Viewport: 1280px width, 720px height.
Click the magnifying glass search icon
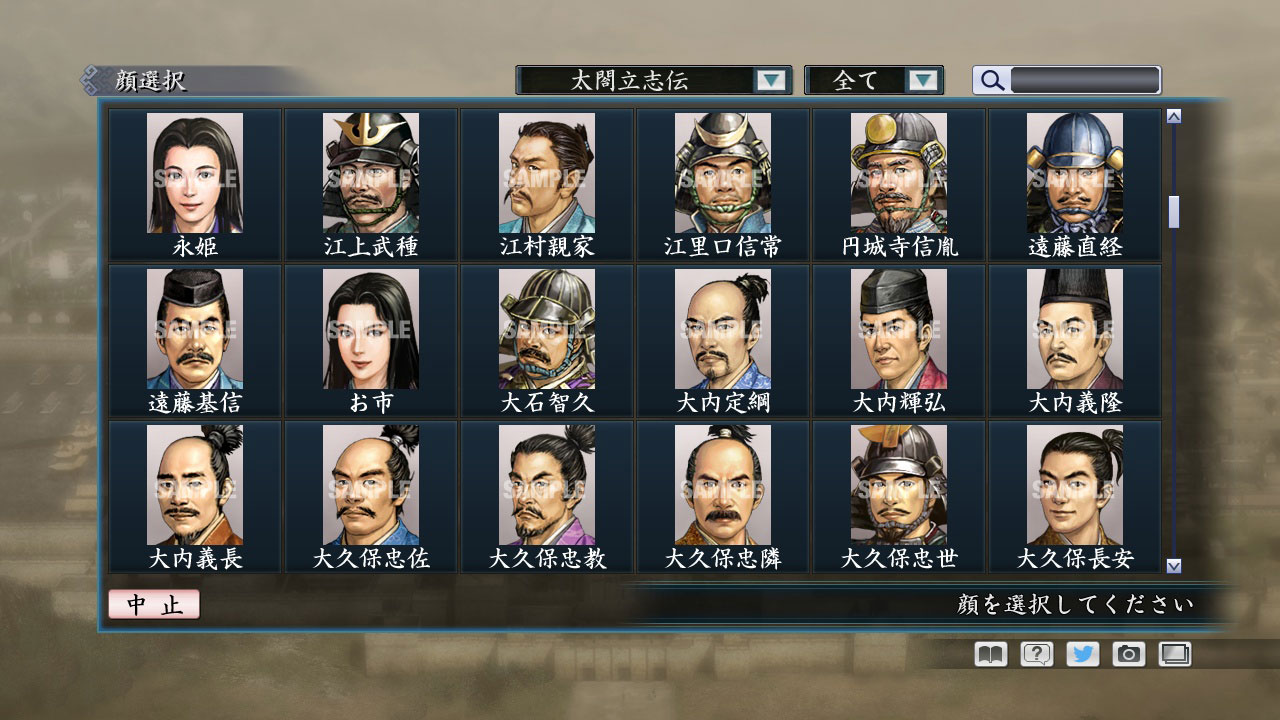pyautogui.click(x=990, y=80)
